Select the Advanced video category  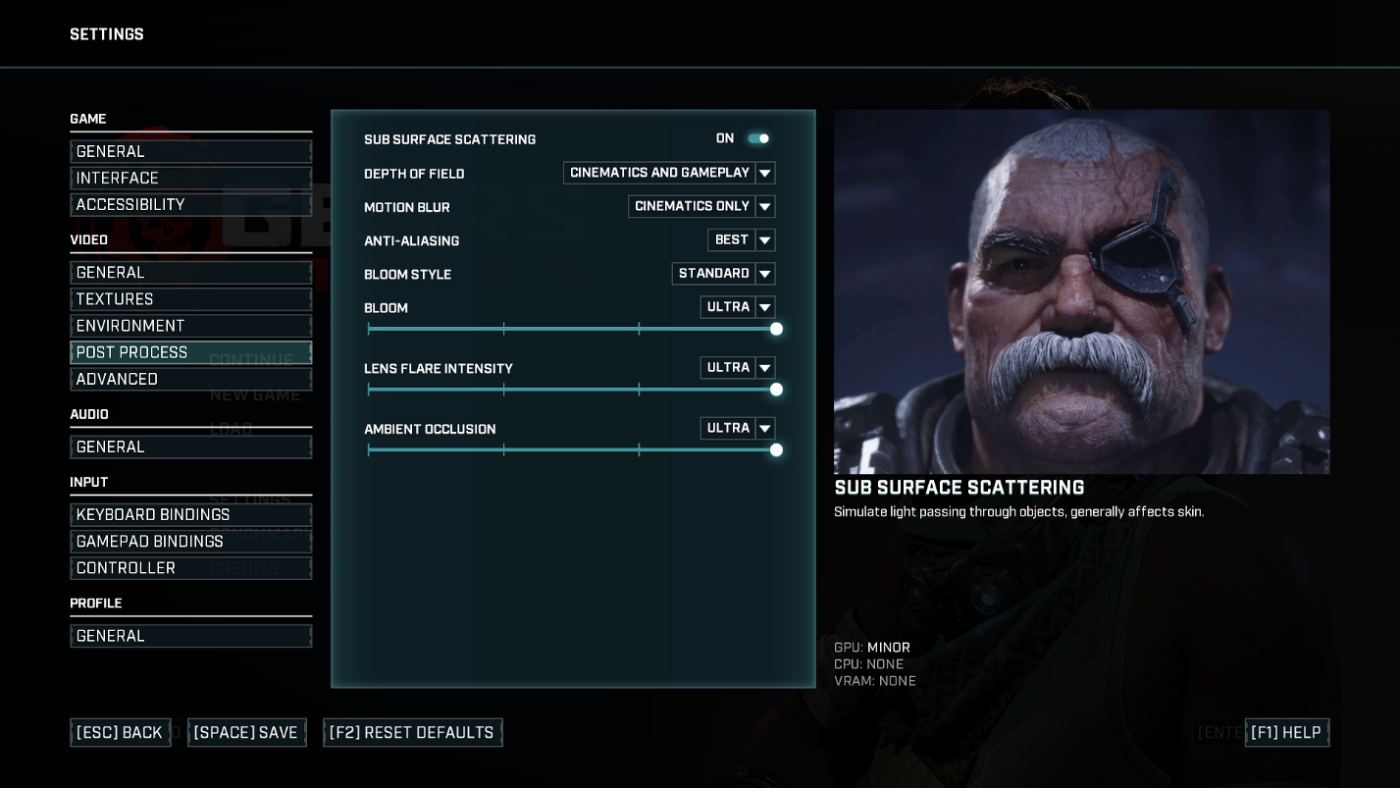pyautogui.click(x=190, y=379)
